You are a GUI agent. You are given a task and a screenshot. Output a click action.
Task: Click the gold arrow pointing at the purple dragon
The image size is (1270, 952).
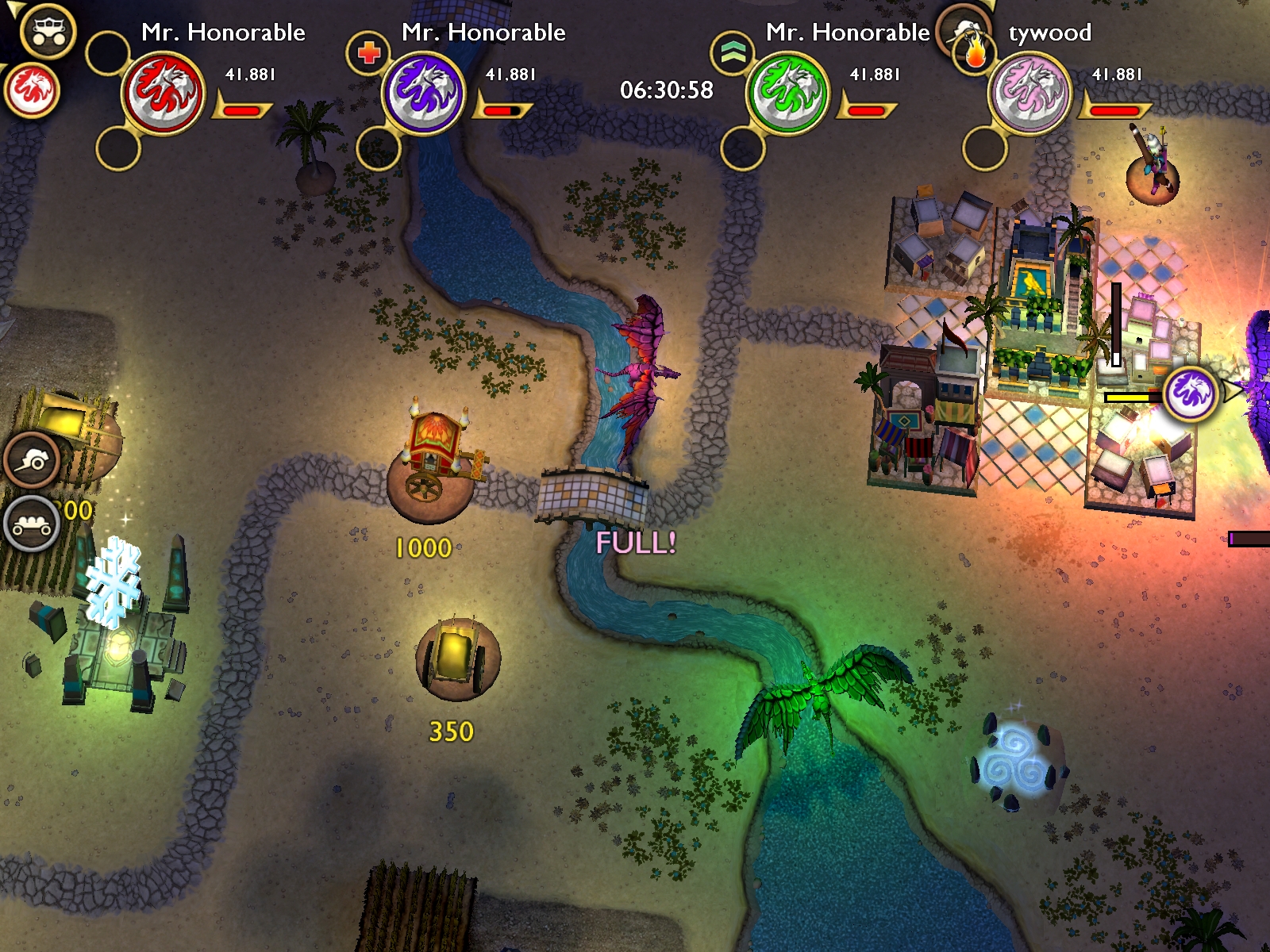click(1231, 390)
